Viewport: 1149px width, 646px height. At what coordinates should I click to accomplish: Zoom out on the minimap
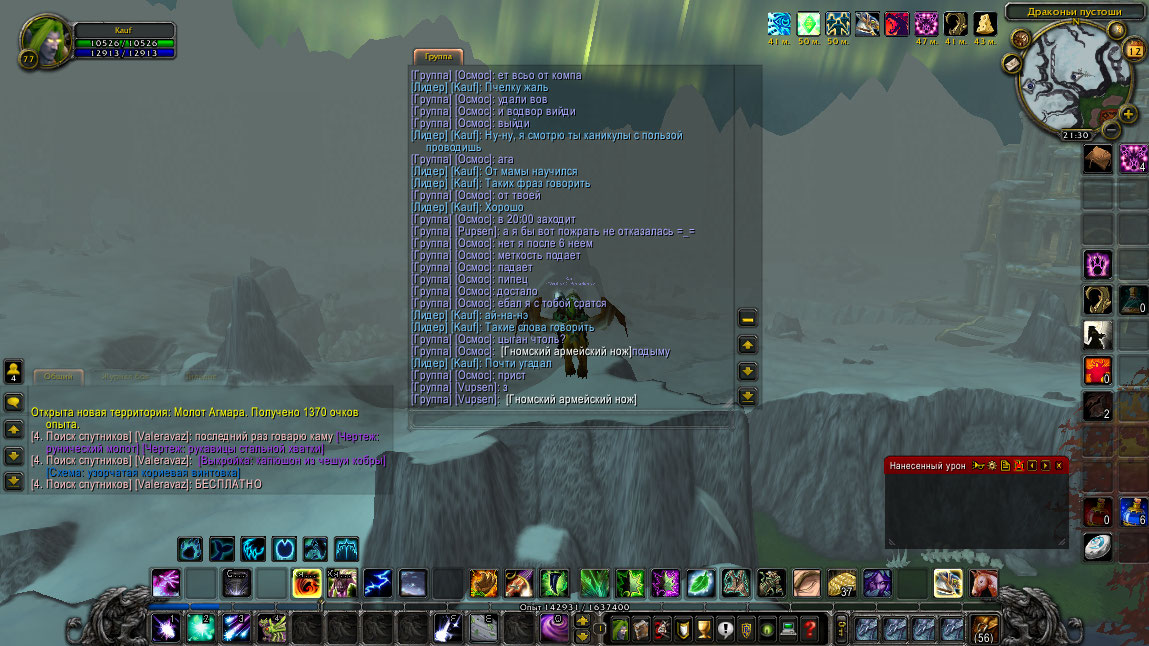click(1110, 129)
